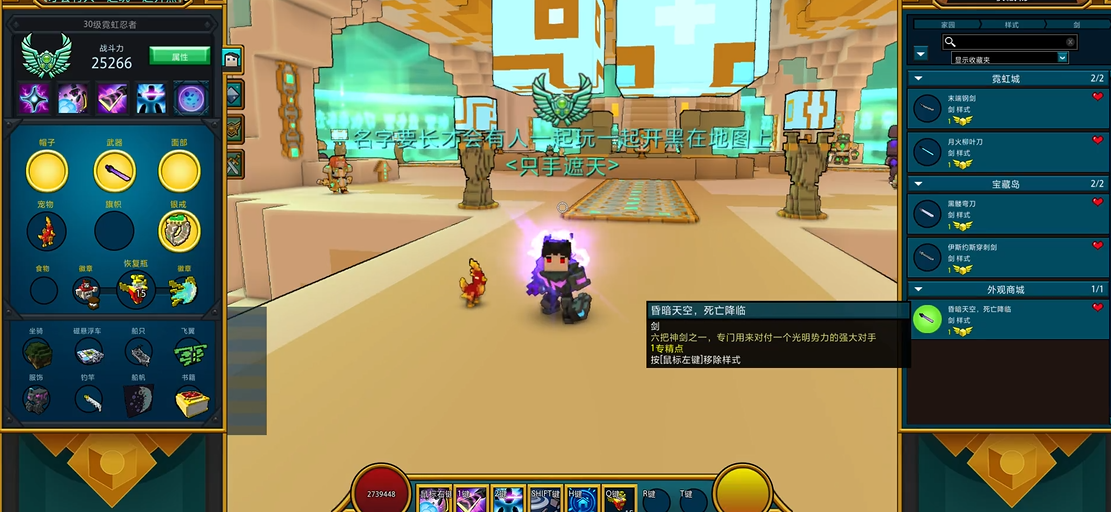Select the 银戒 ring equipment slot
Image resolution: width=1111 pixels, height=512 pixels.
coord(179,231)
